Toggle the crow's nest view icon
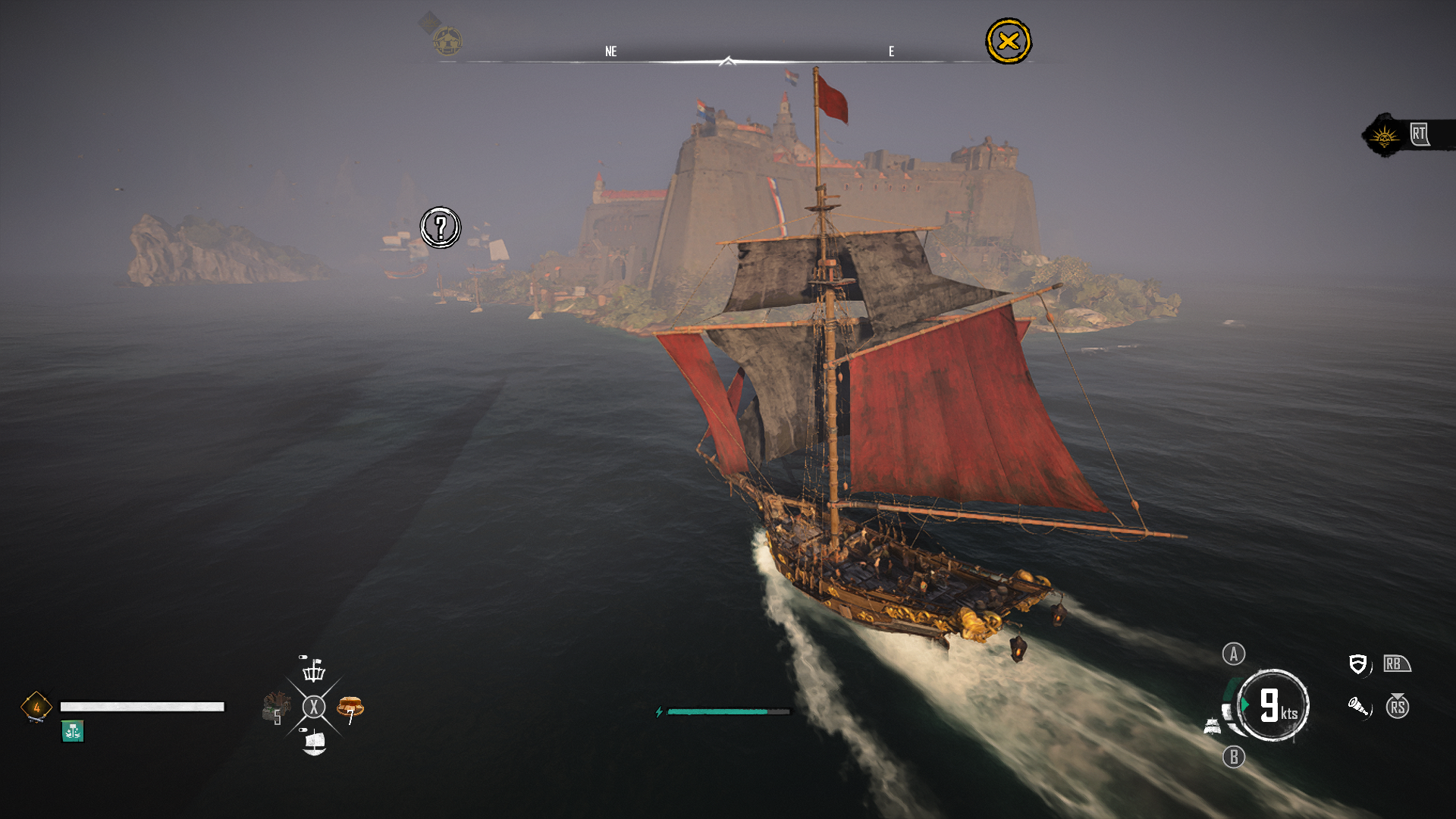The height and width of the screenshot is (819, 1456). pos(313,670)
